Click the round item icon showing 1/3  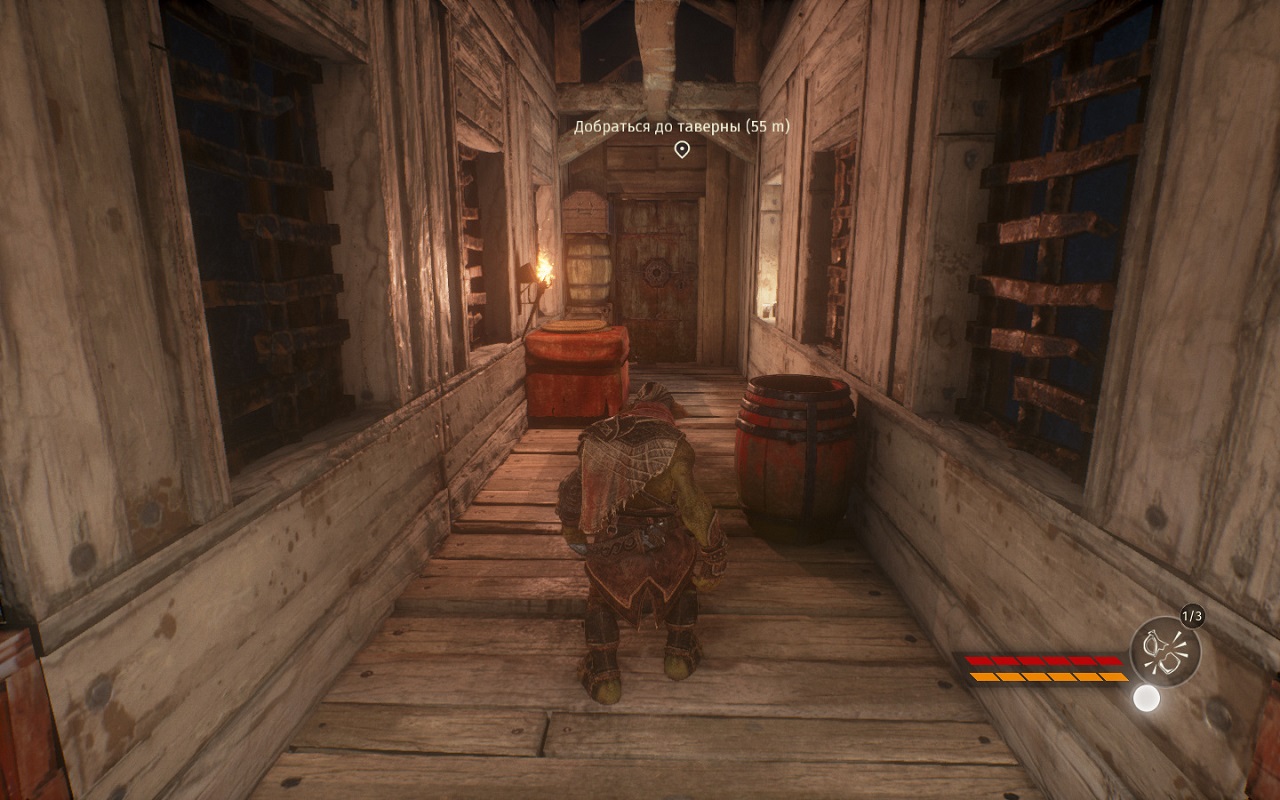(1165, 651)
